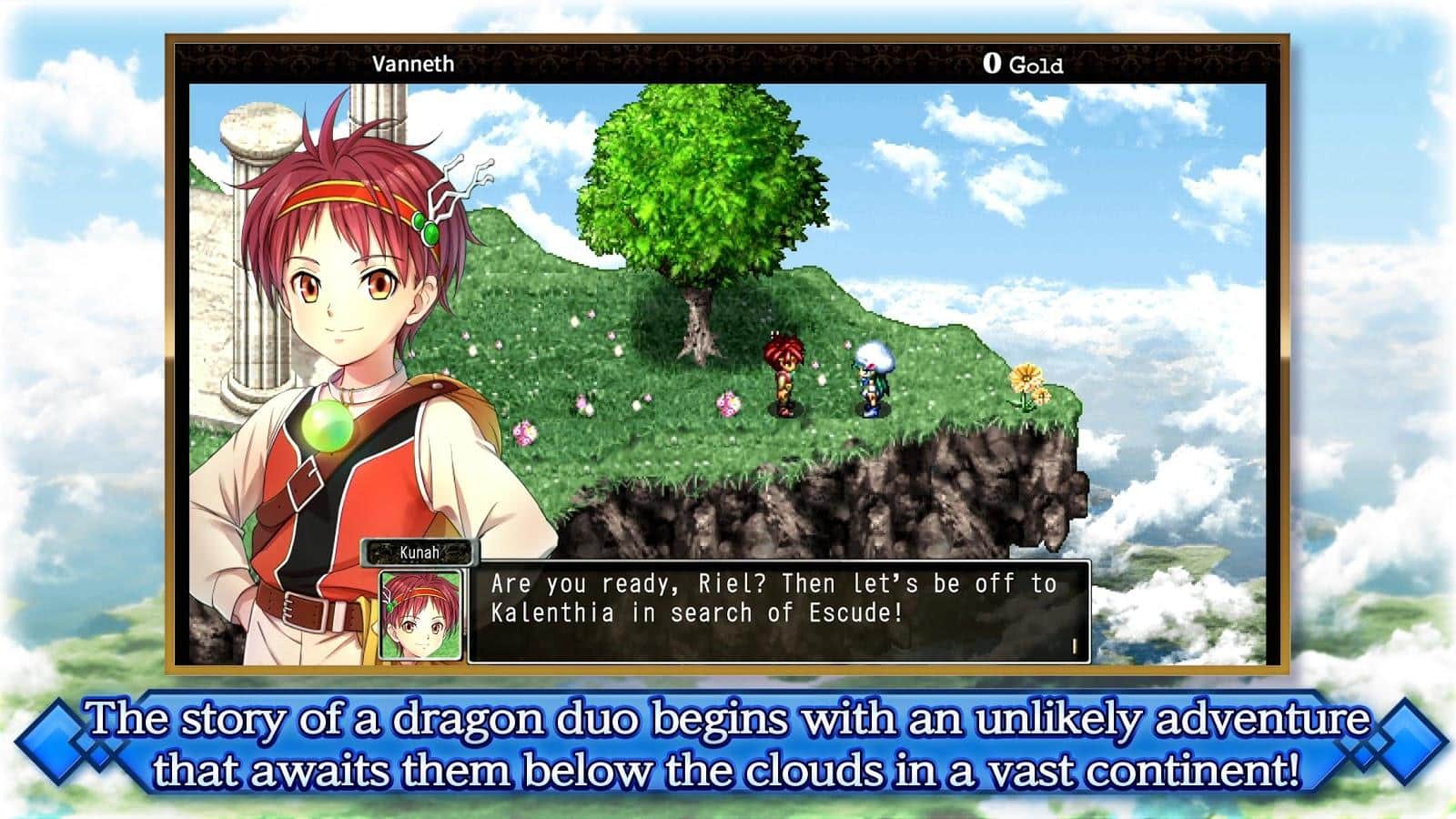Select the Kunah nameplate above the dialogue box

pos(420,547)
